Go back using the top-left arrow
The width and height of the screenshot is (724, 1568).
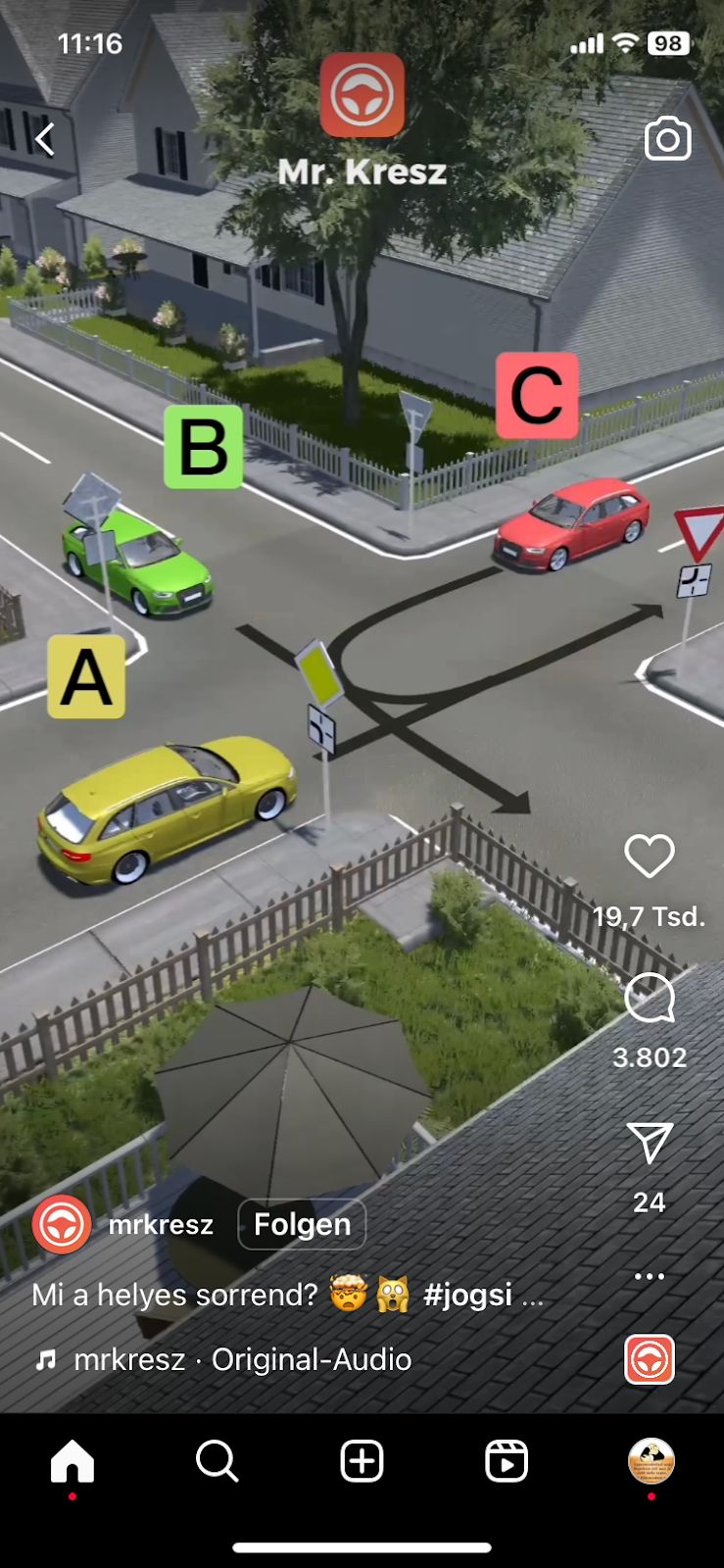point(45,139)
